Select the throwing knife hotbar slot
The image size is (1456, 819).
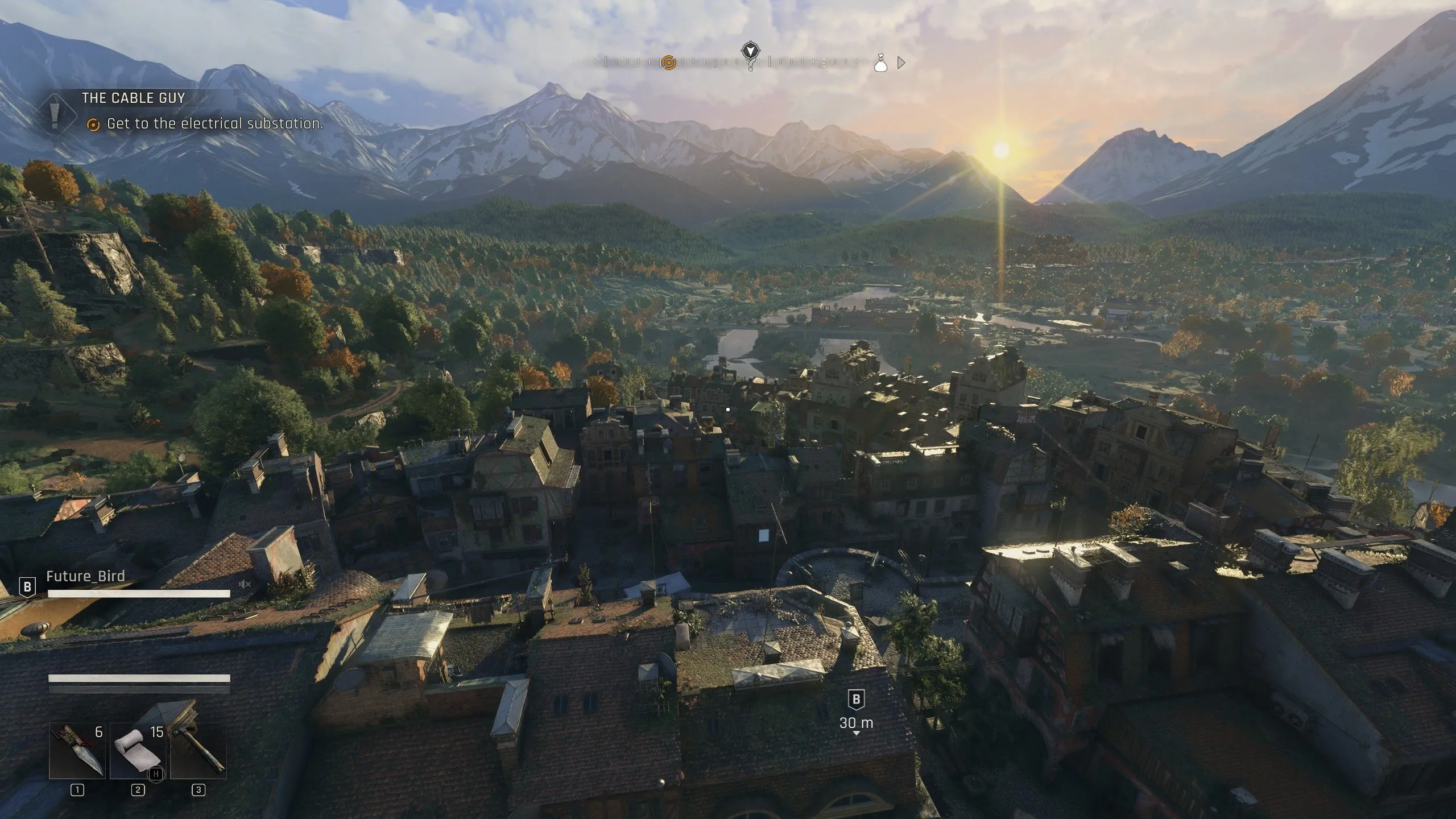77,751
